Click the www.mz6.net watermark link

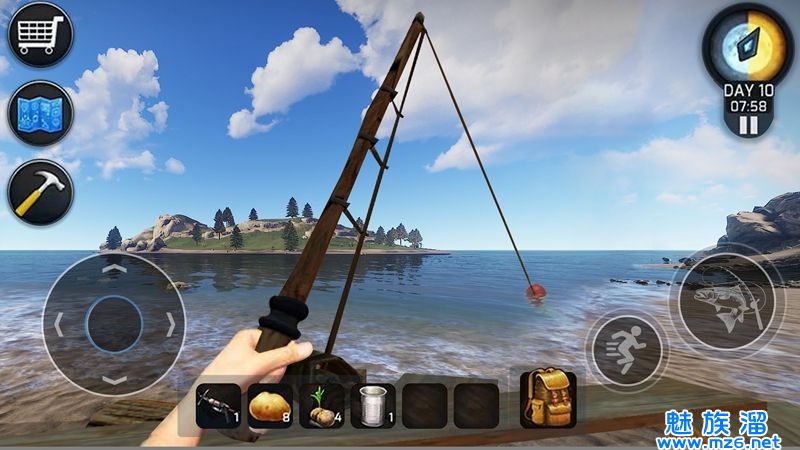pos(720,441)
